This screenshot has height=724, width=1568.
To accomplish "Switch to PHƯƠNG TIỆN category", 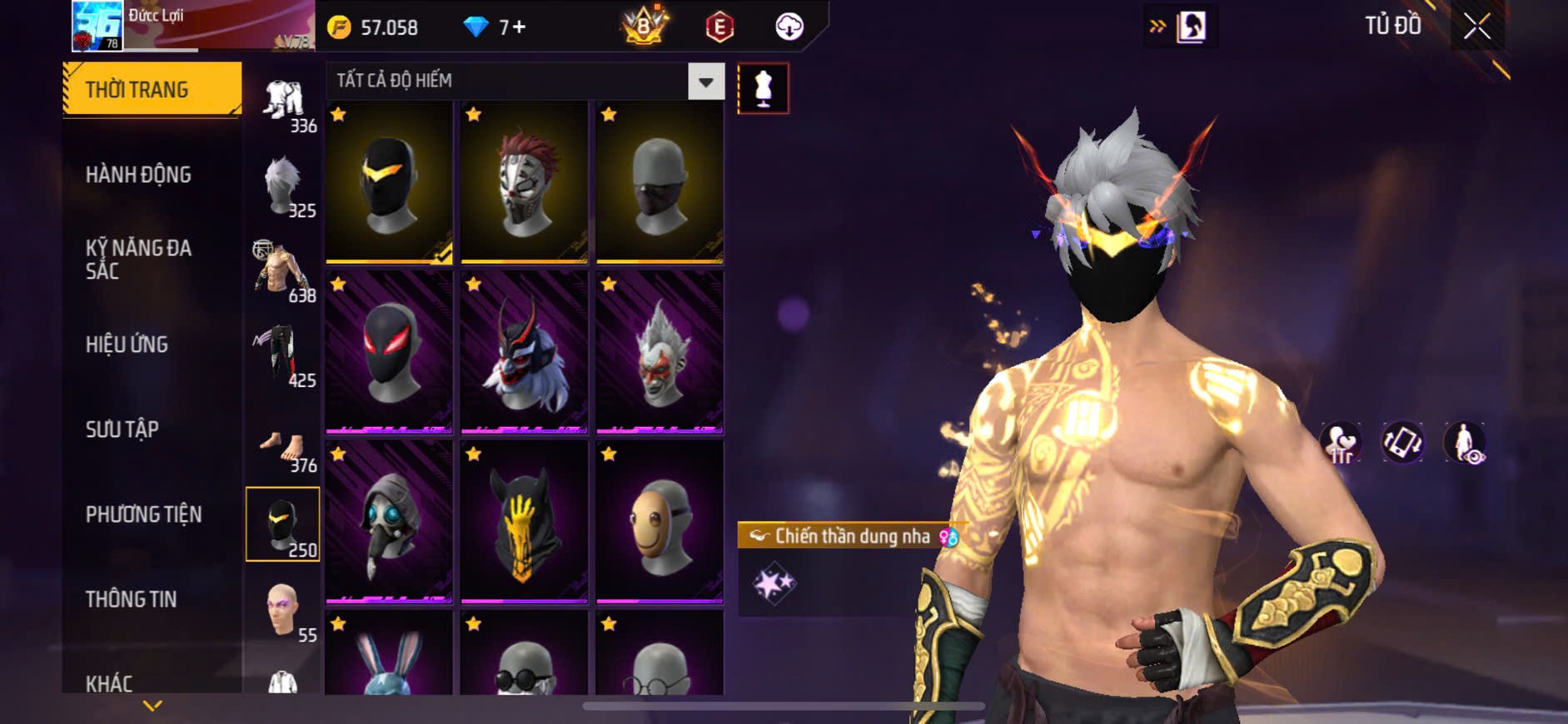I will pyautogui.click(x=143, y=514).
